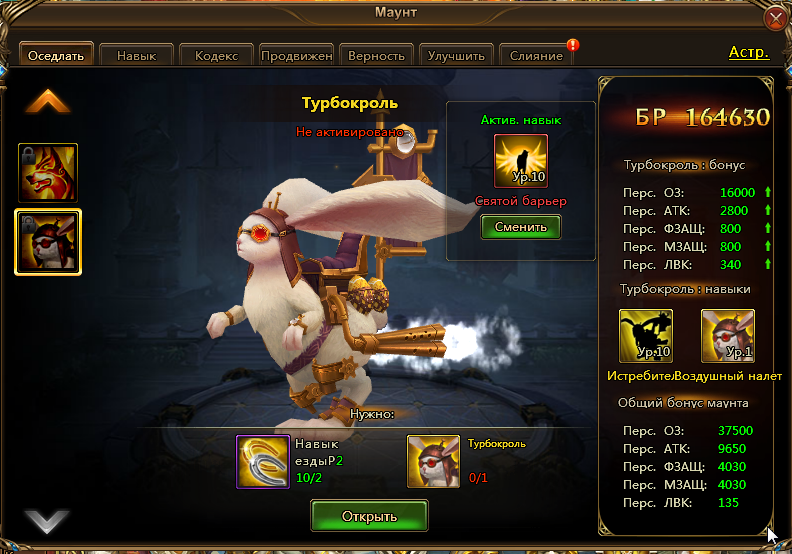Select the Истребитель skill icon

[646, 335]
